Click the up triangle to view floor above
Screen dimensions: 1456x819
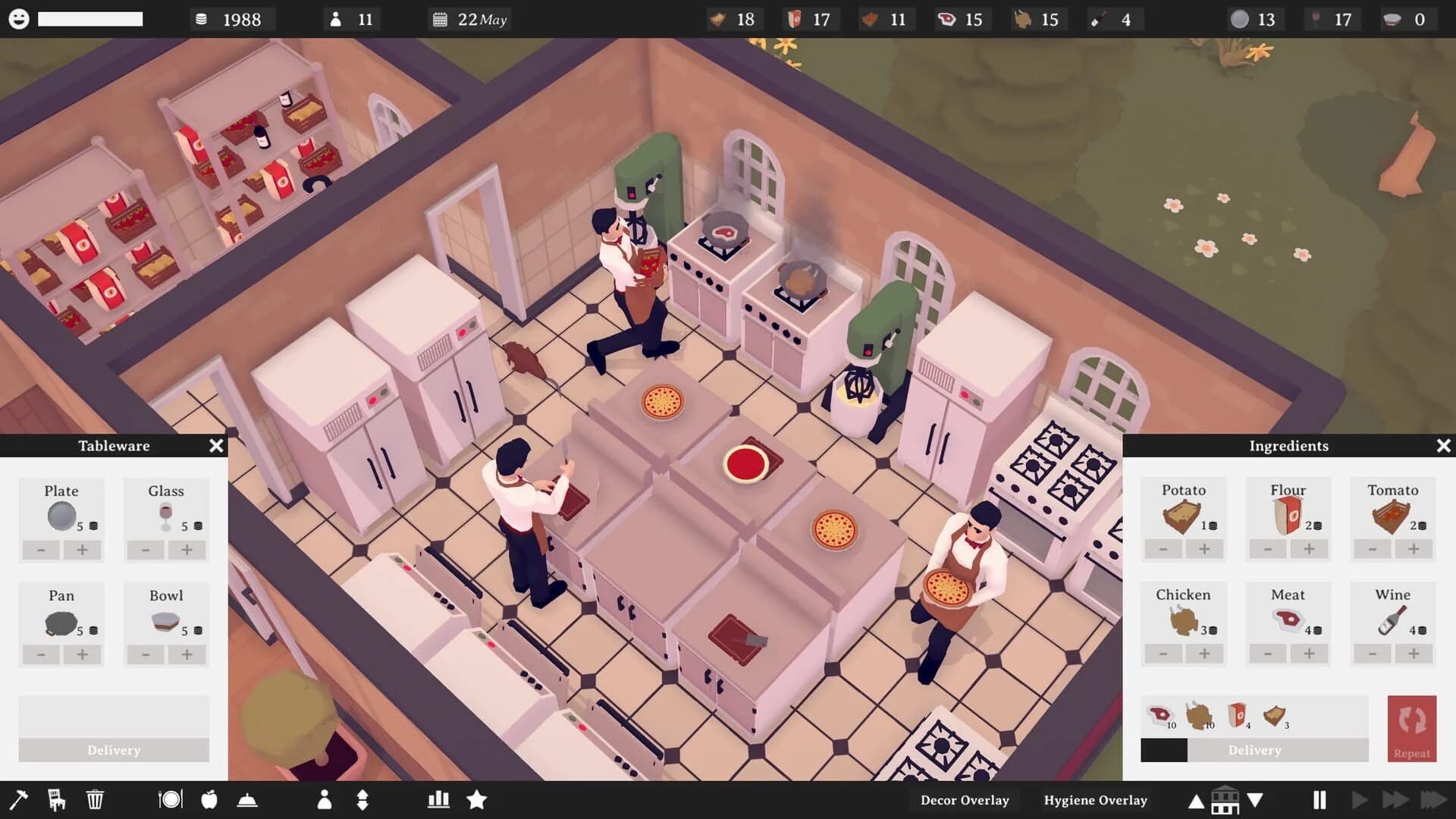(x=1197, y=800)
